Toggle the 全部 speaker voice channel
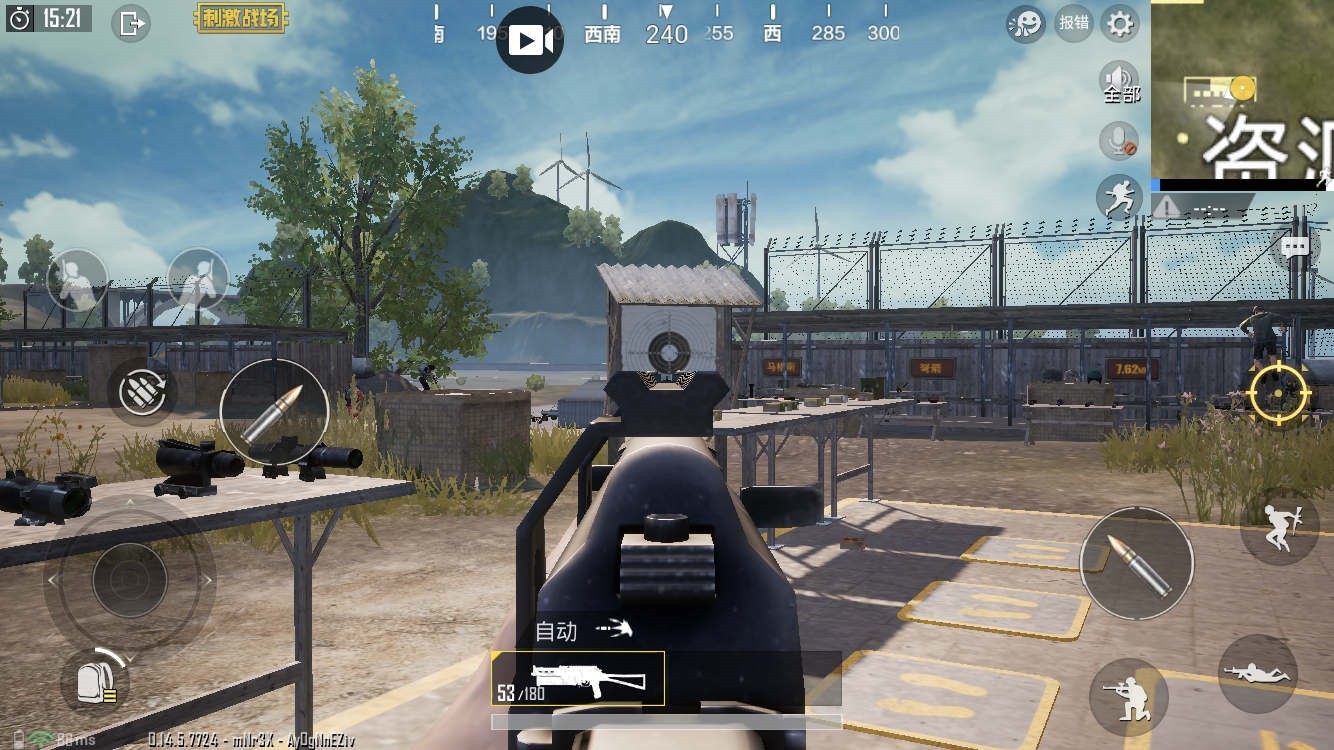The width and height of the screenshot is (1334, 750). coord(1120,82)
